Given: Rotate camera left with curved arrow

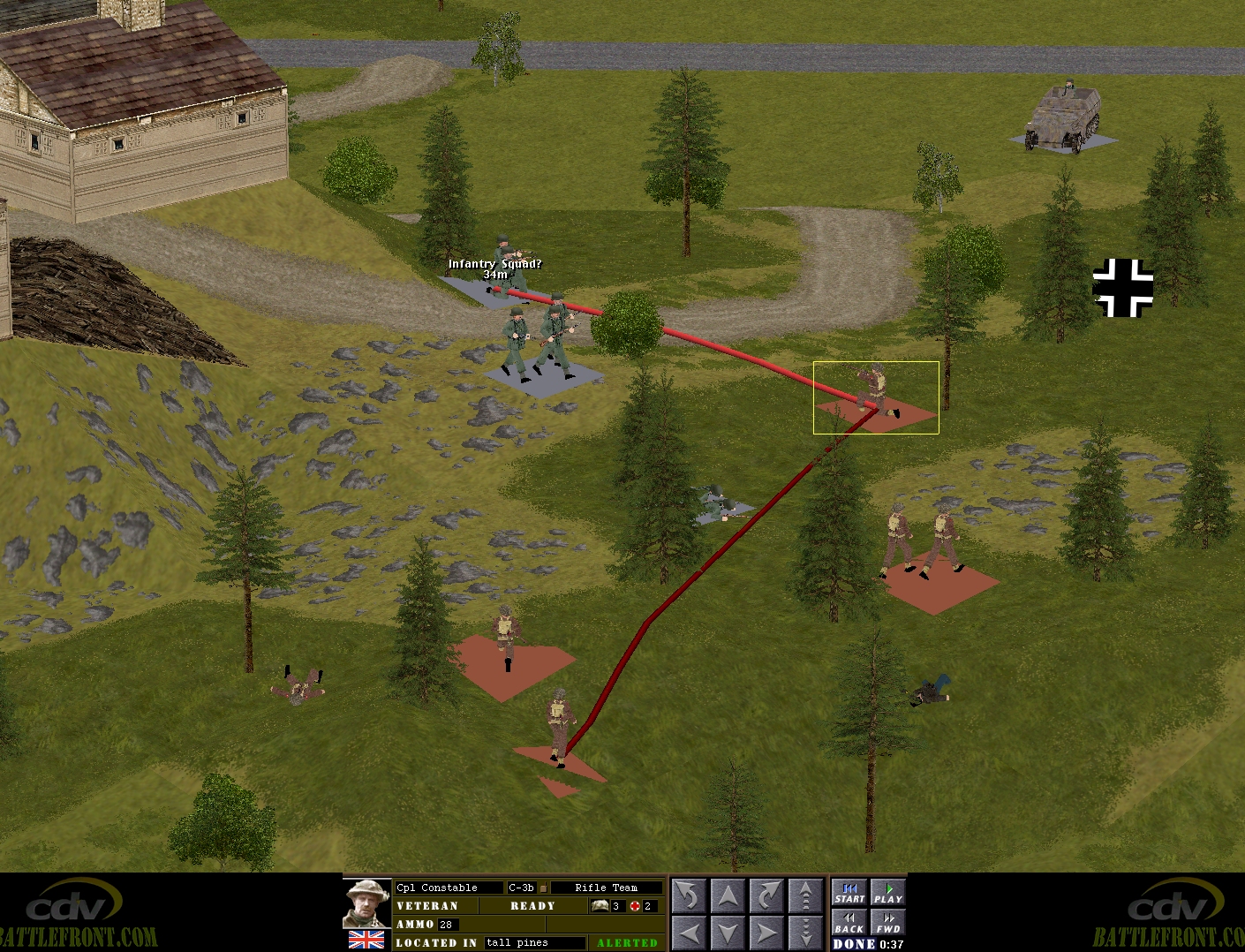Looking at the screenshot, I should pyautogui.click(x=689, y=895).
